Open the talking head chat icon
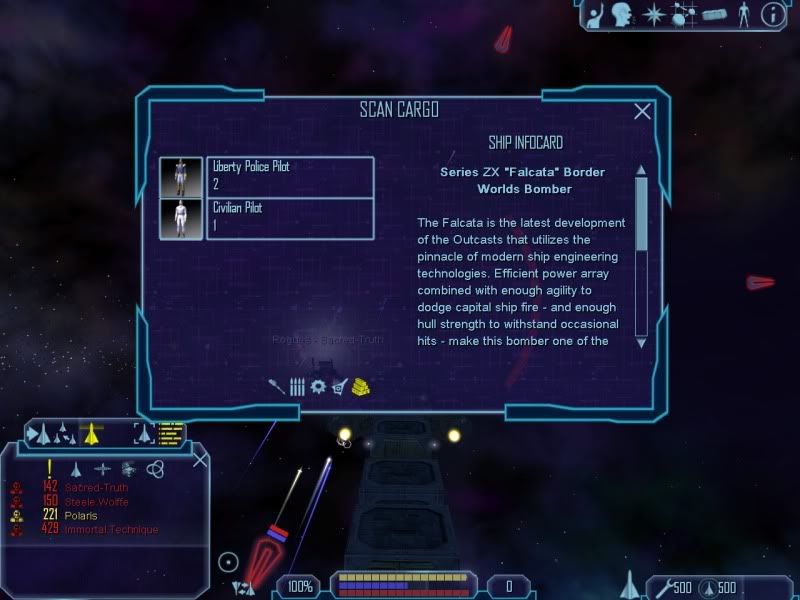 pyautogui.click(x=623, y=14)
